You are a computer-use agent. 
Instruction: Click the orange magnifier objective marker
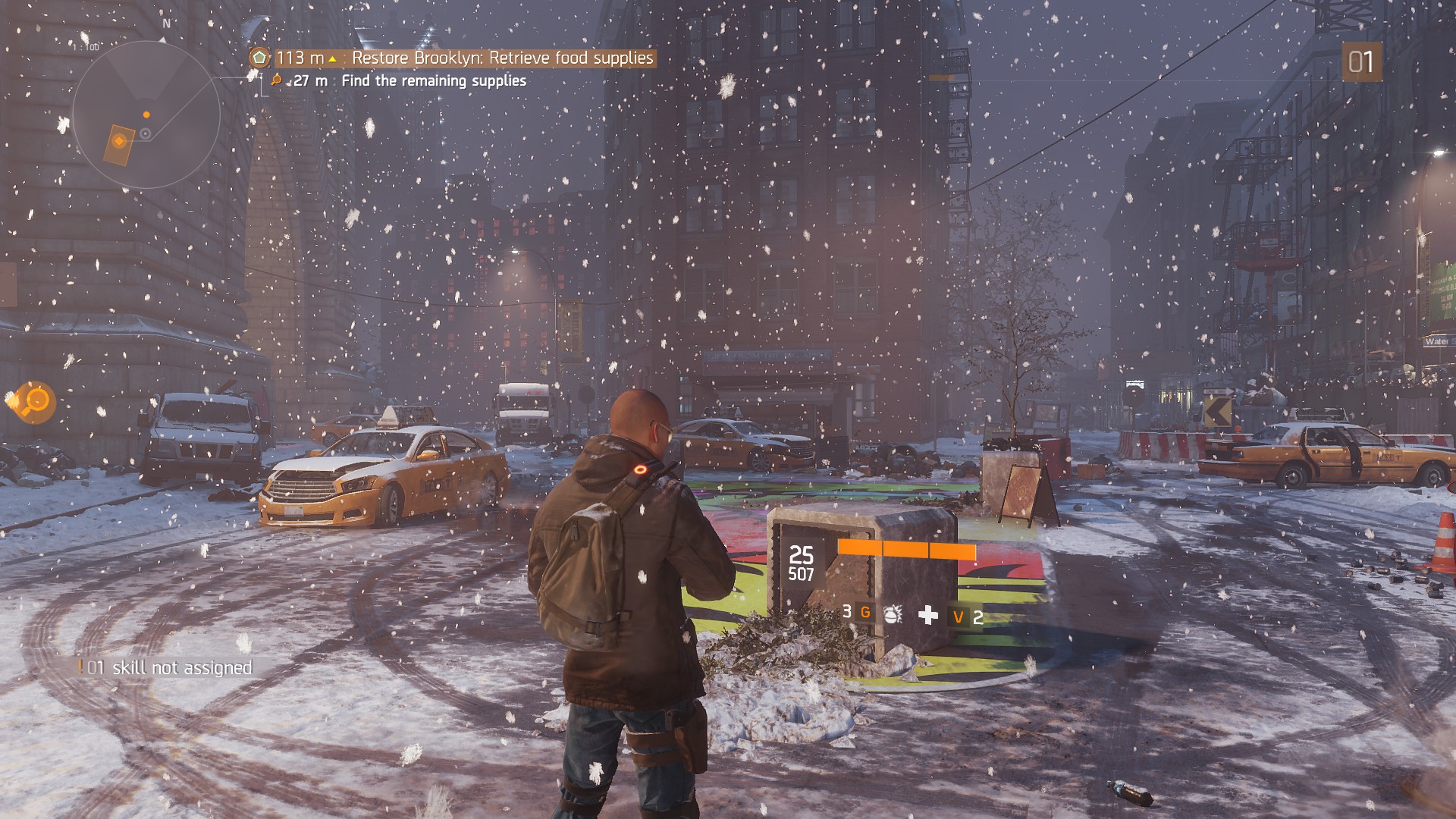click(x=34, y=400)
